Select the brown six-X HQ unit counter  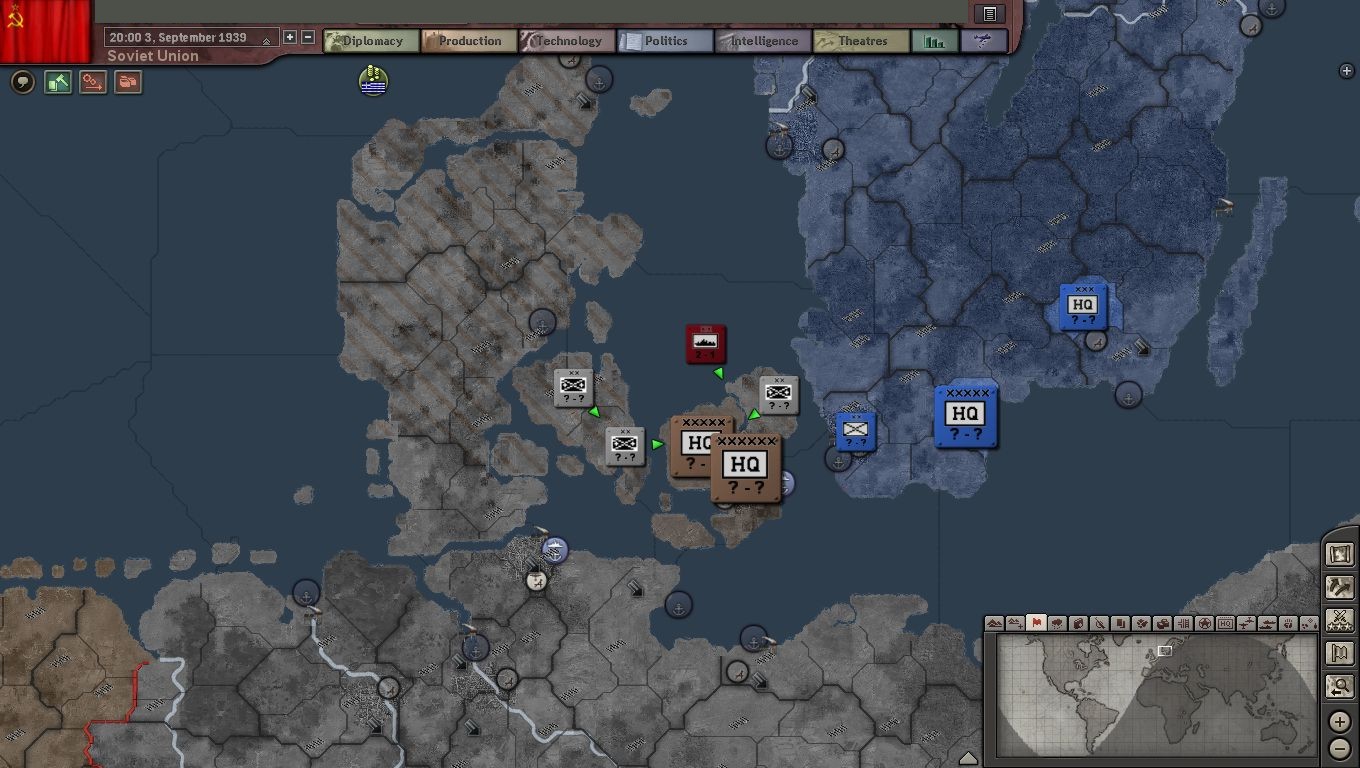[746, 468]
